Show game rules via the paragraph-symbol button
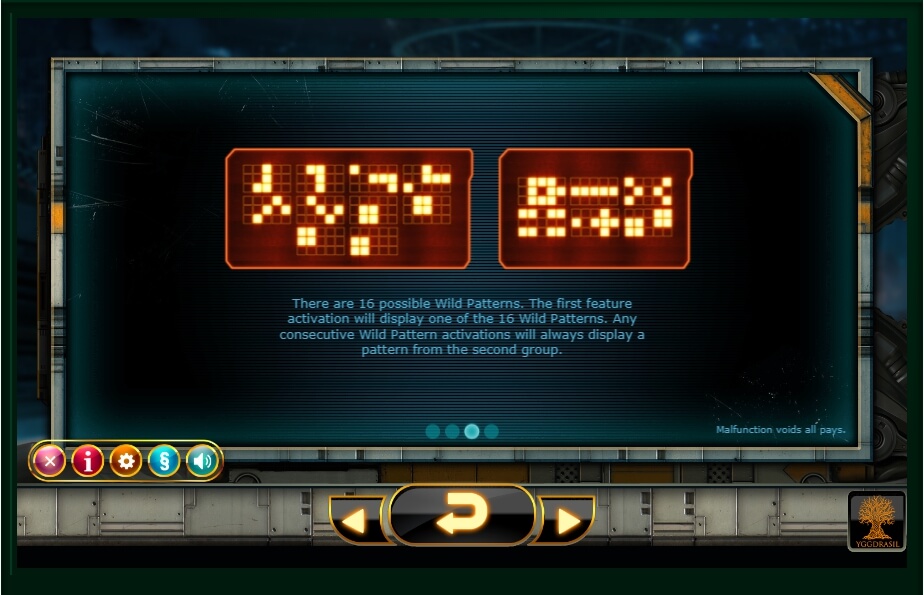The width and height of the screenshot is (924, 595). pos(164,461)
